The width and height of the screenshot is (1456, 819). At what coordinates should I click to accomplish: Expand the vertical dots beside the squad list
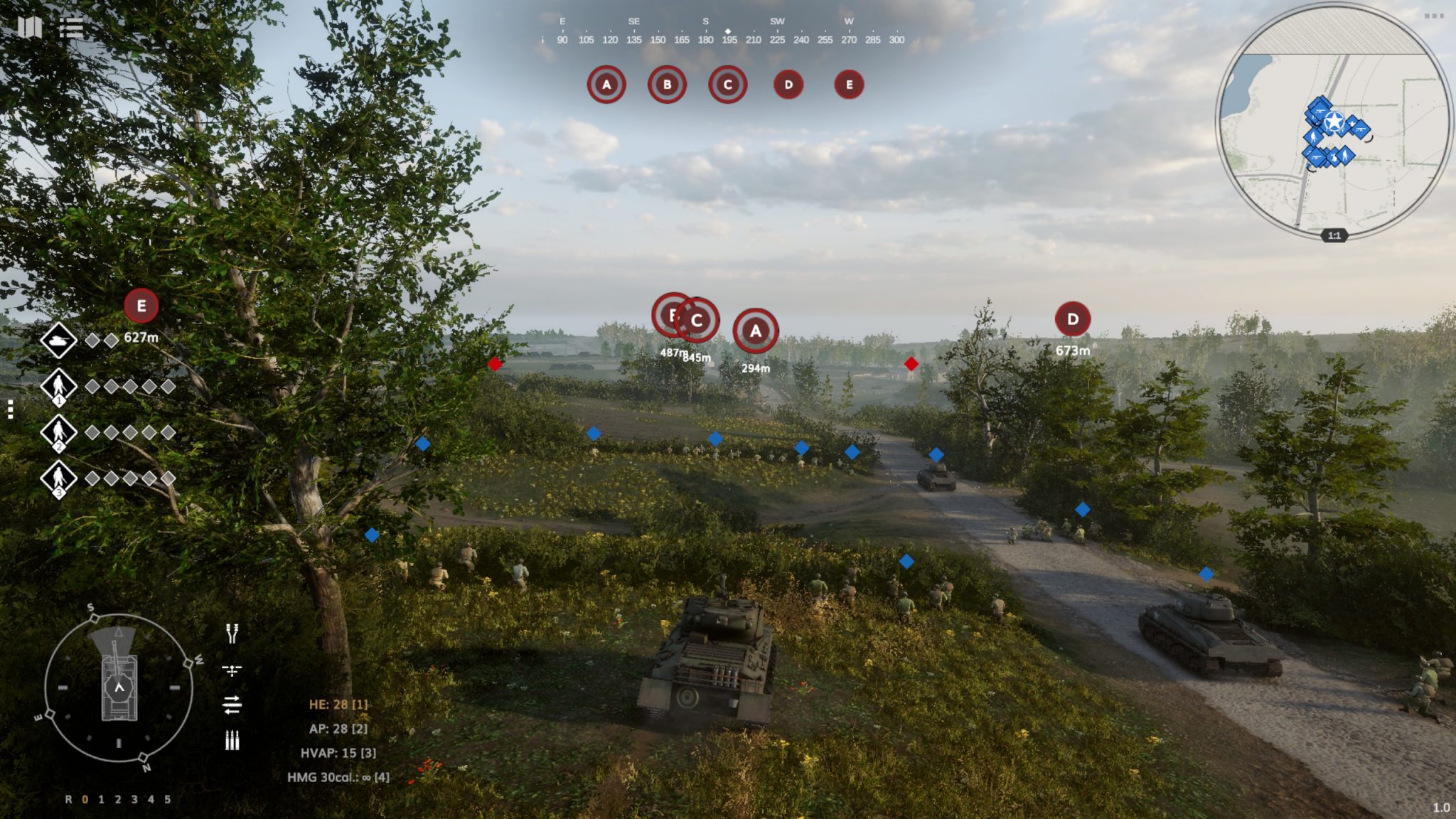(11, 409)
